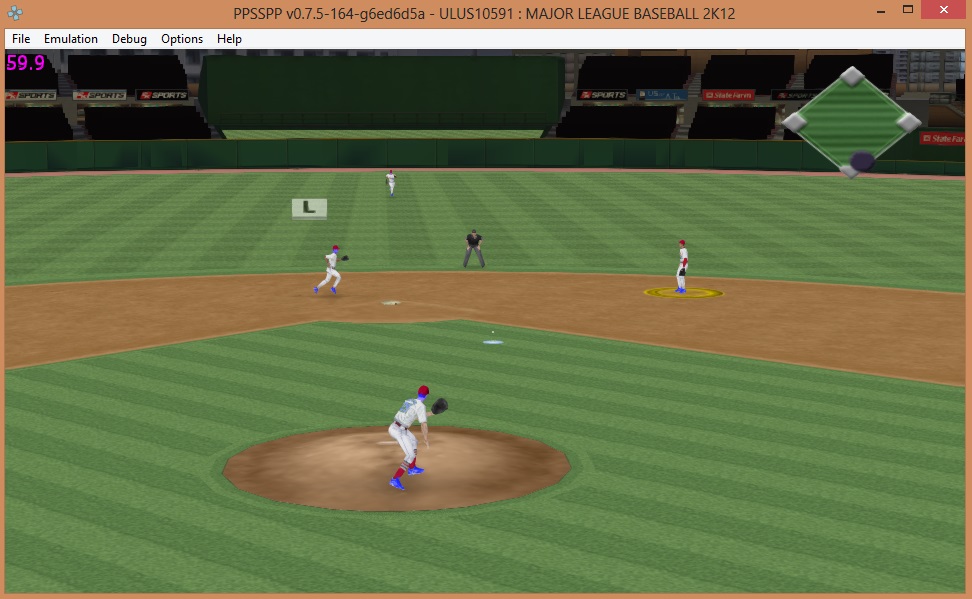Viewport: 972px width, 599px height.
Task: Open the File menu
Action: pyautogui.click(x=21, y=39)
